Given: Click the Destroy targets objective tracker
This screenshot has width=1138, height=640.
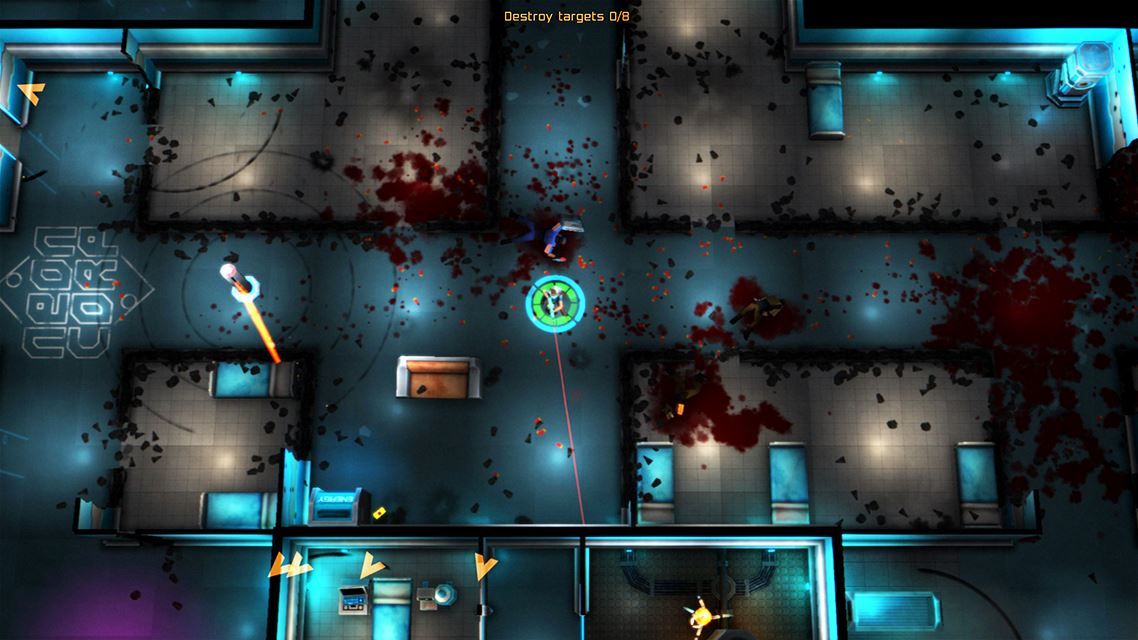Looking at the screenshot, I should point(568,17).
